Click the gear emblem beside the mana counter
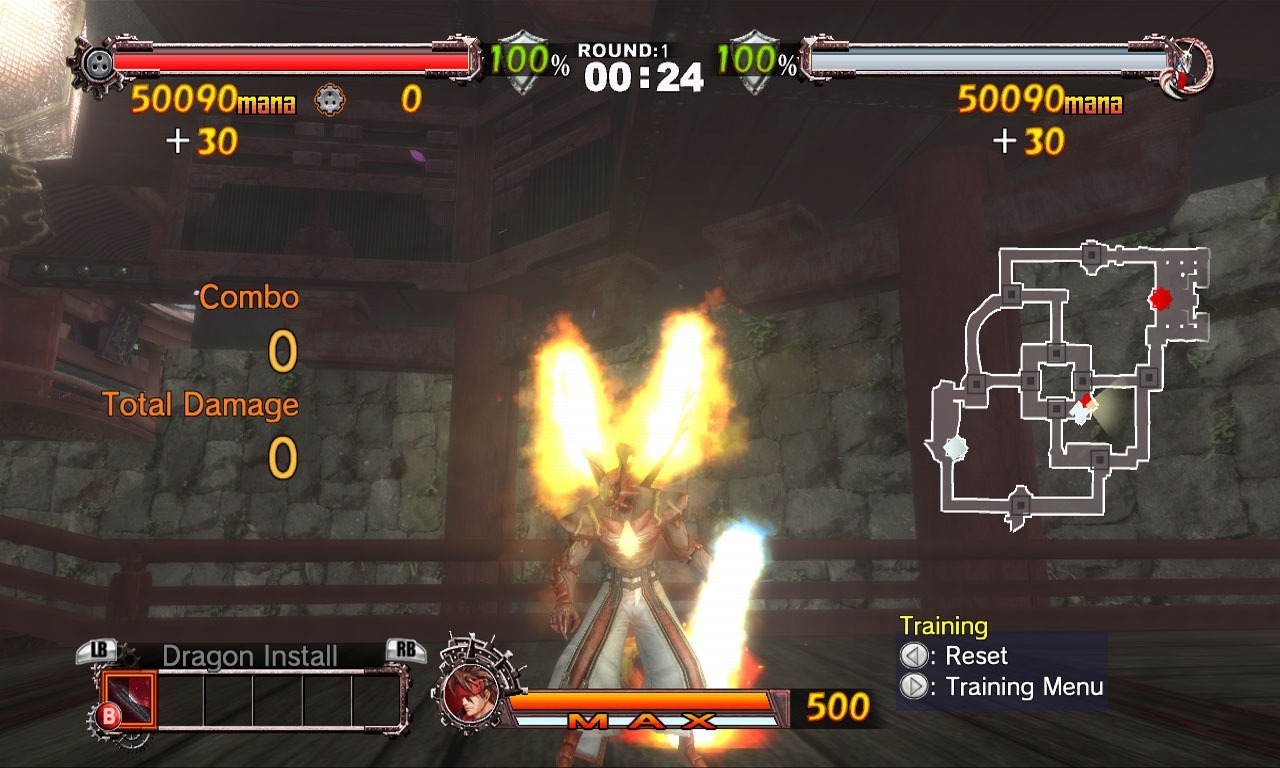1280x768 pixels. click(x=329, y=99)
